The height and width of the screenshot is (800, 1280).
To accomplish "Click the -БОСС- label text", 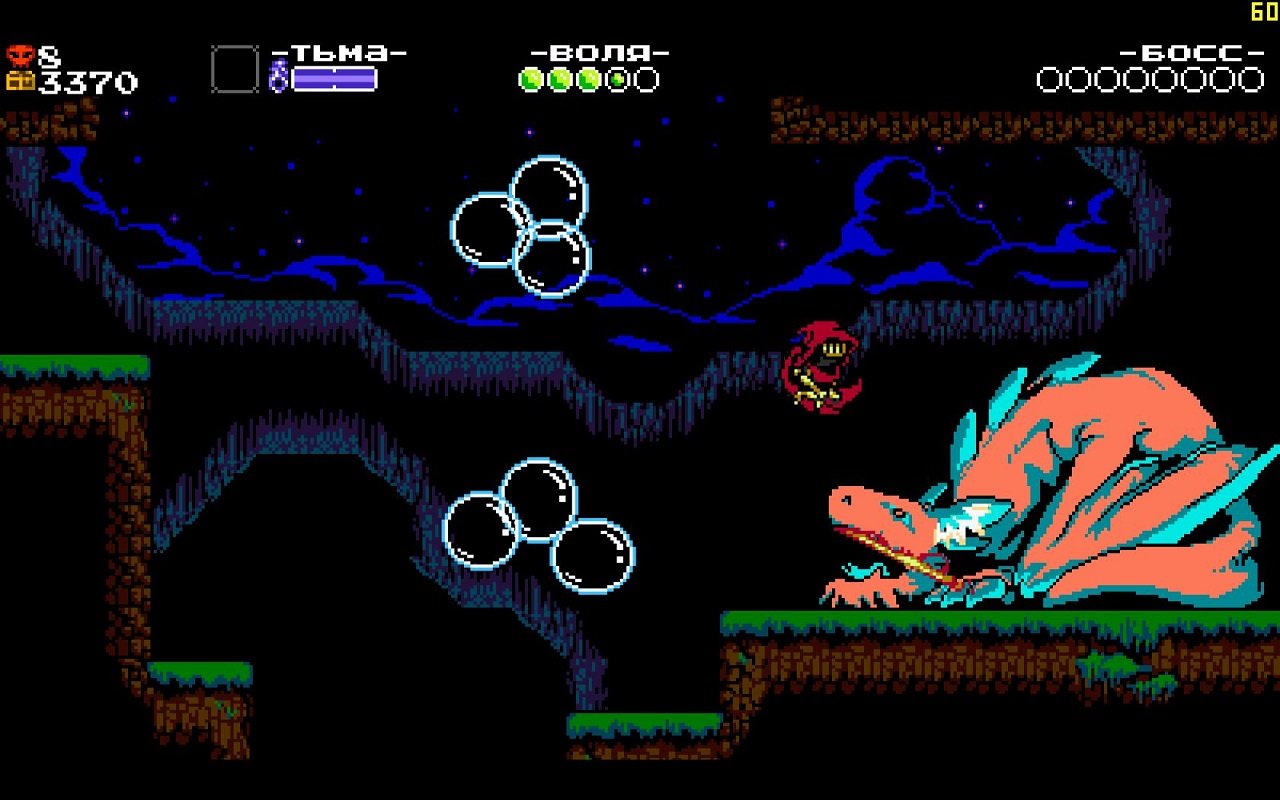I will point(1193,52).
